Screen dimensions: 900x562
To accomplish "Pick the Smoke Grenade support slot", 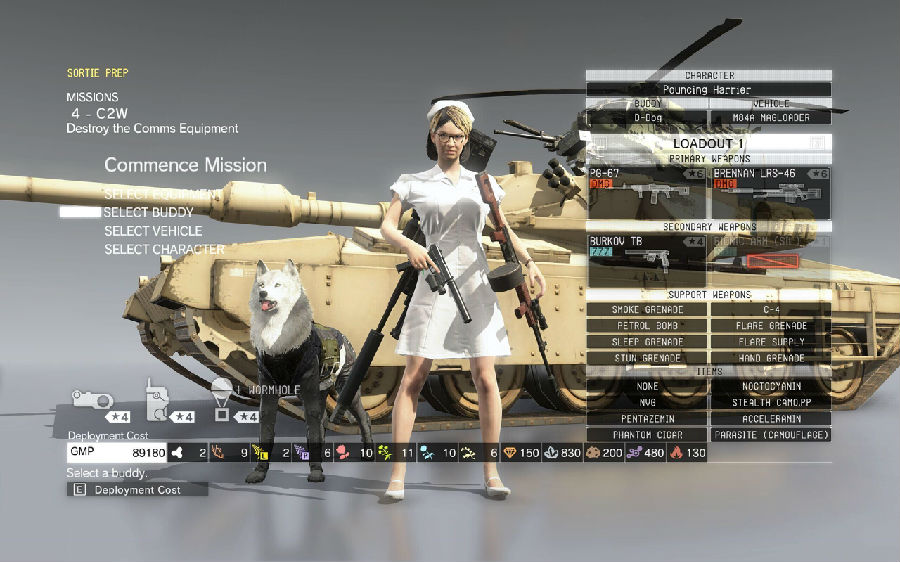I will (647, 310).
